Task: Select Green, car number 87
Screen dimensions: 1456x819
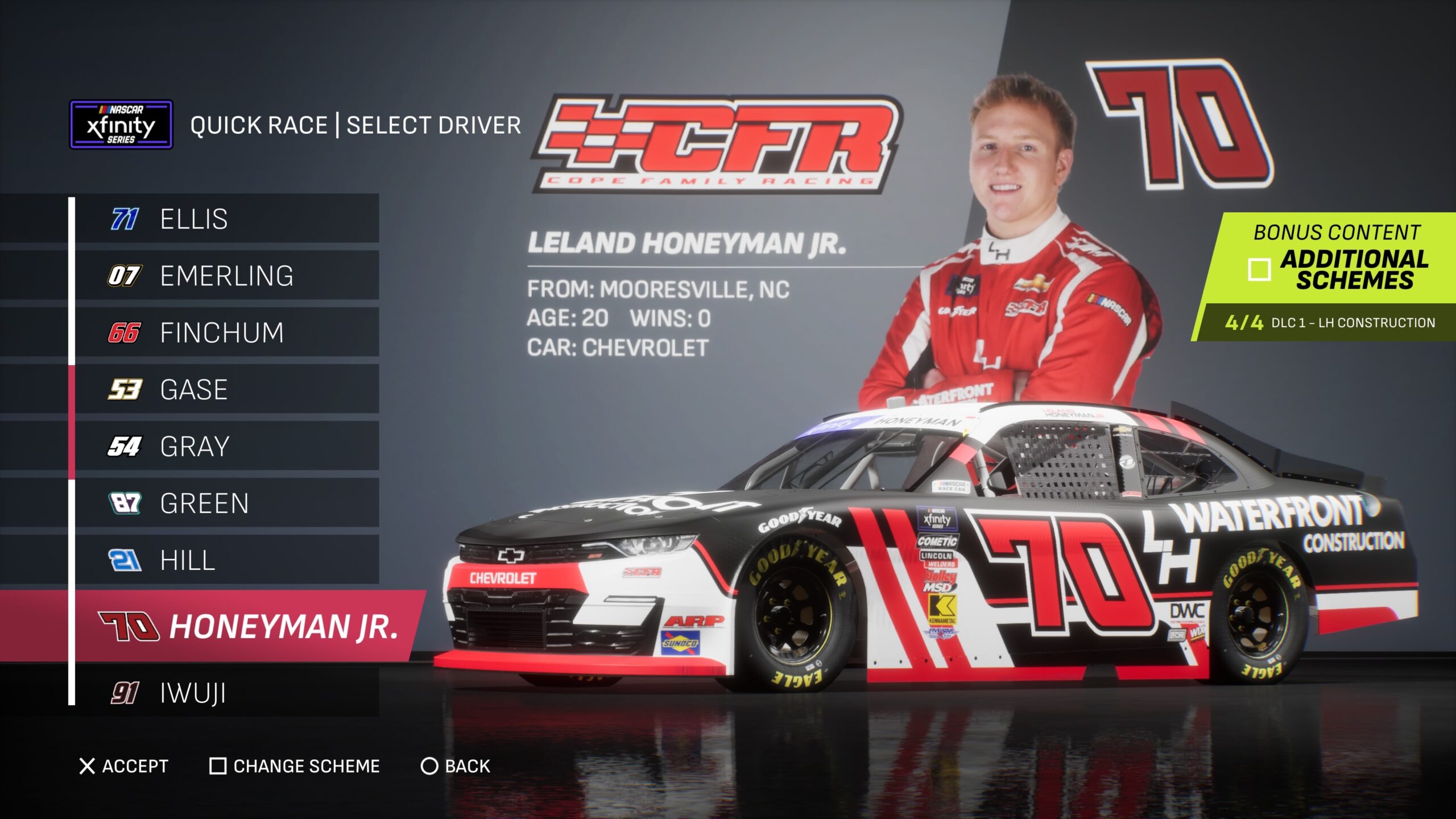Action: pos(226,503)
